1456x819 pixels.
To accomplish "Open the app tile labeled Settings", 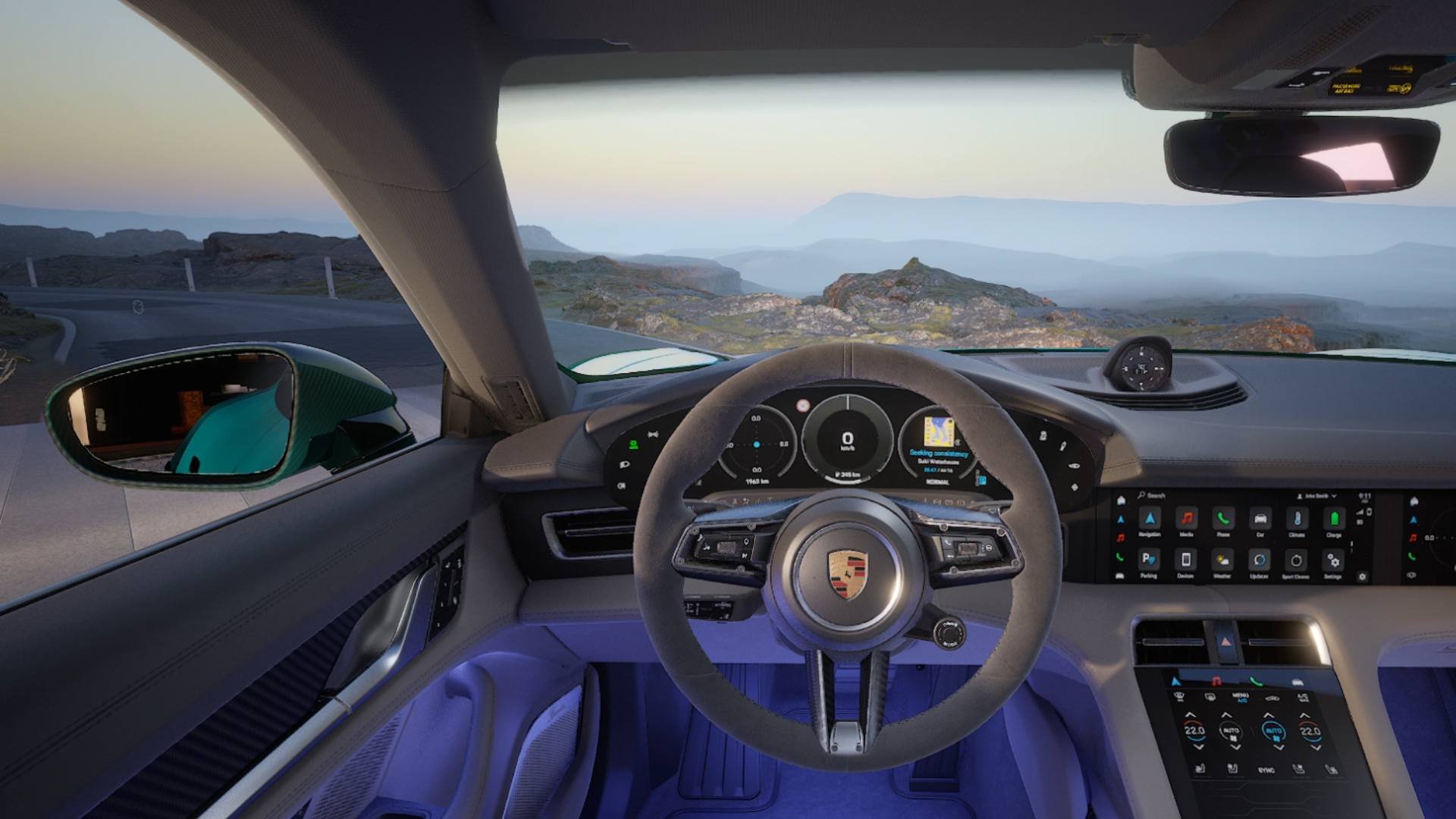I will point(1332,561).
